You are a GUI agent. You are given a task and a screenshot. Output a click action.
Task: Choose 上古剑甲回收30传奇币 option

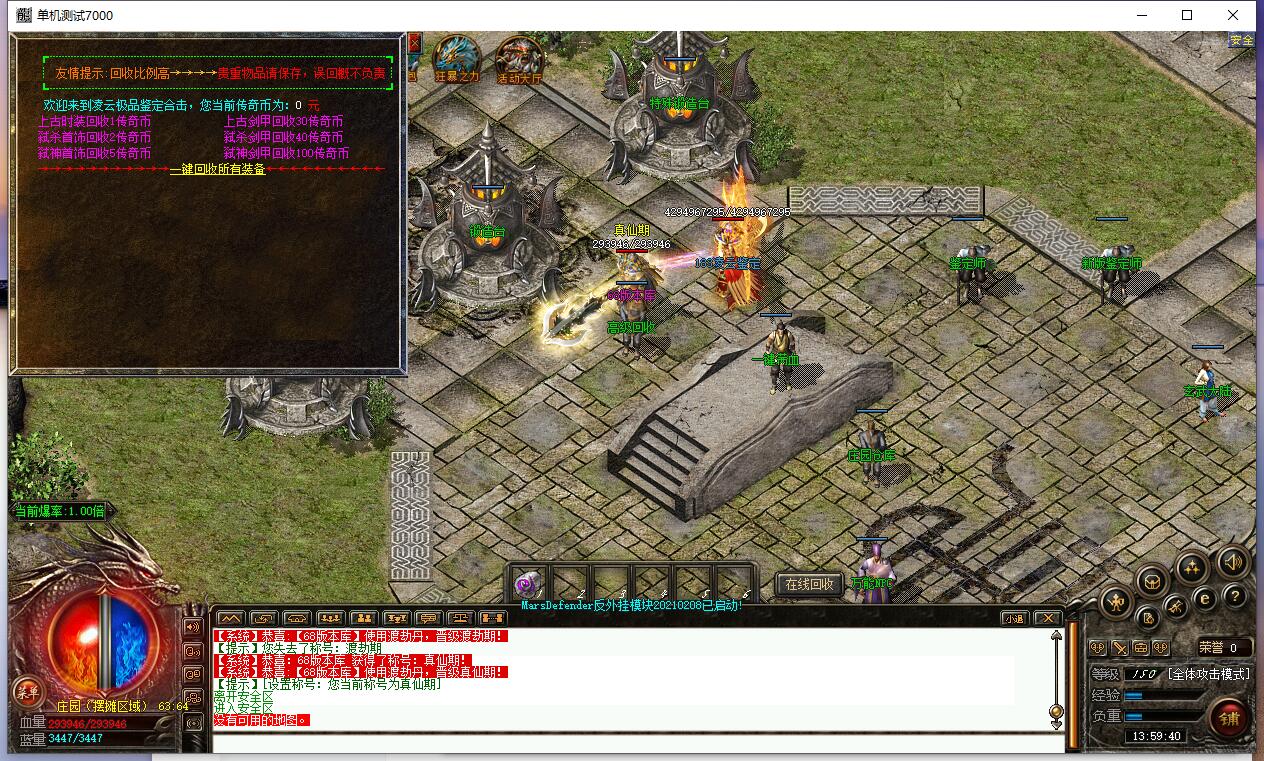tap(283, 121)
